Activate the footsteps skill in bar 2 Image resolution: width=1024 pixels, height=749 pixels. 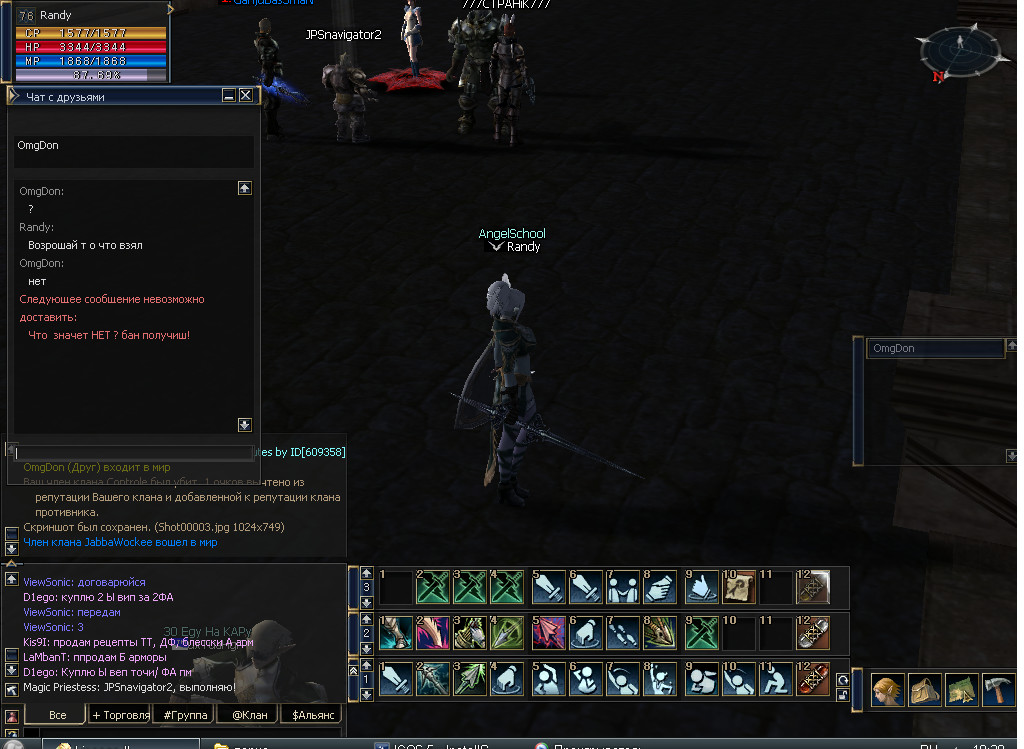point(622,634)
